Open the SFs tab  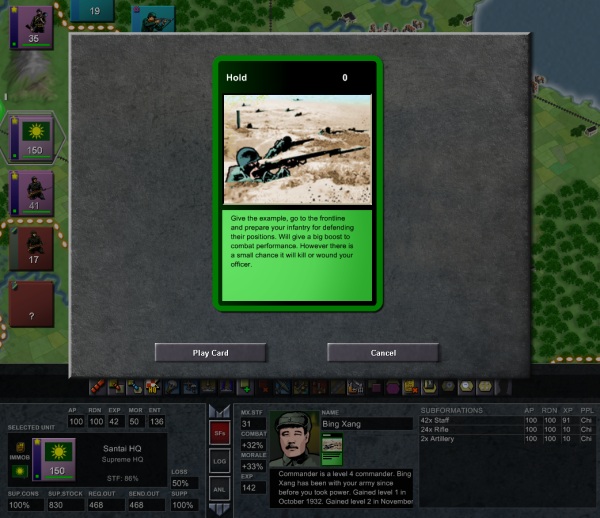pos(221,433)
